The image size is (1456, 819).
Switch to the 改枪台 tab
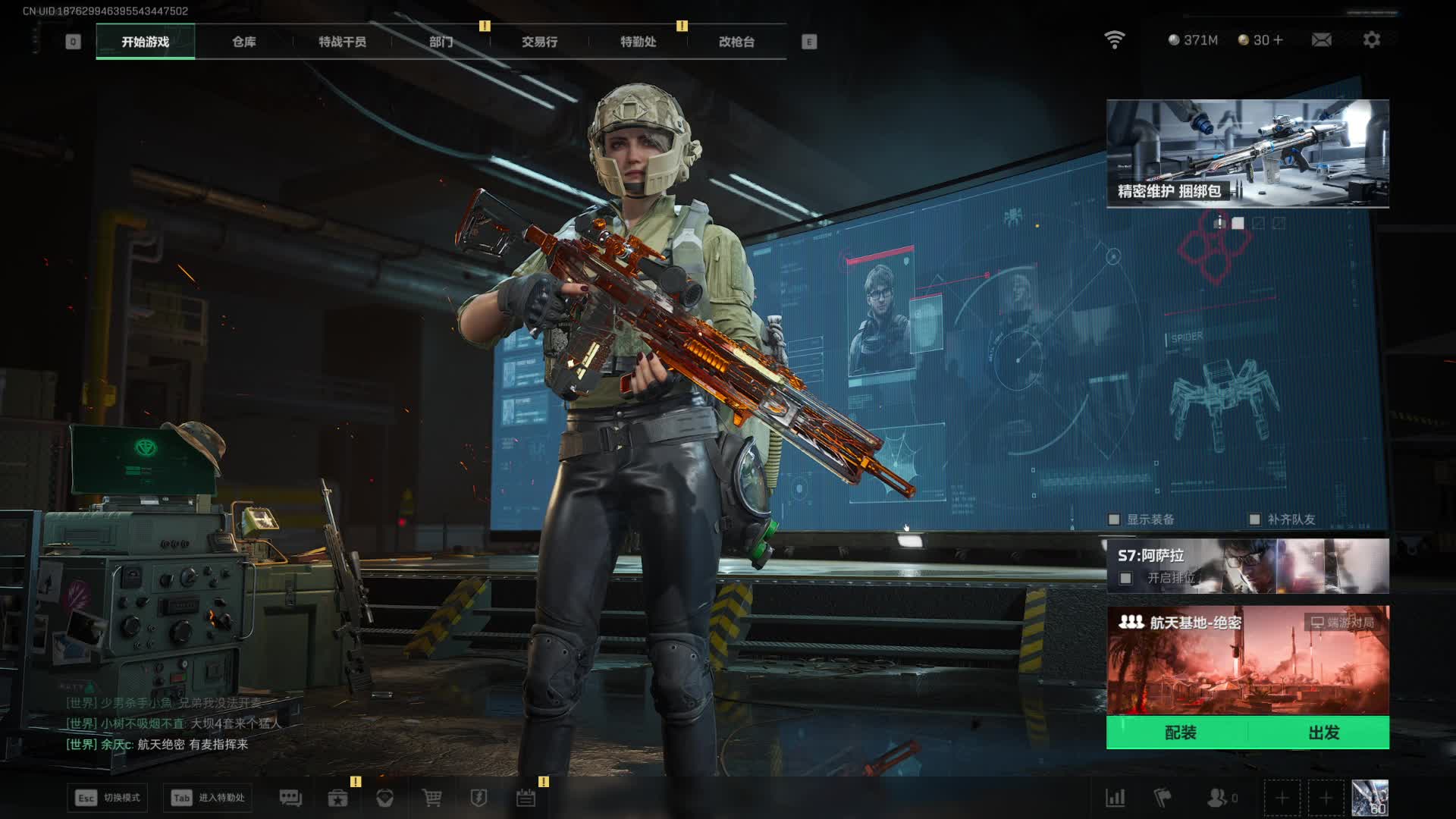pos(736,42)
